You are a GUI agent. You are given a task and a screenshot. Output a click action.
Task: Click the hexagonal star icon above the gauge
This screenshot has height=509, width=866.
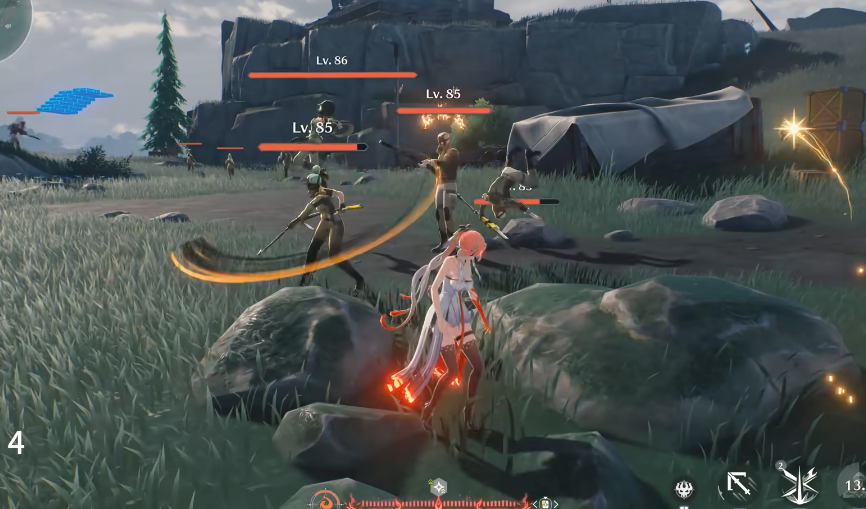438,487
